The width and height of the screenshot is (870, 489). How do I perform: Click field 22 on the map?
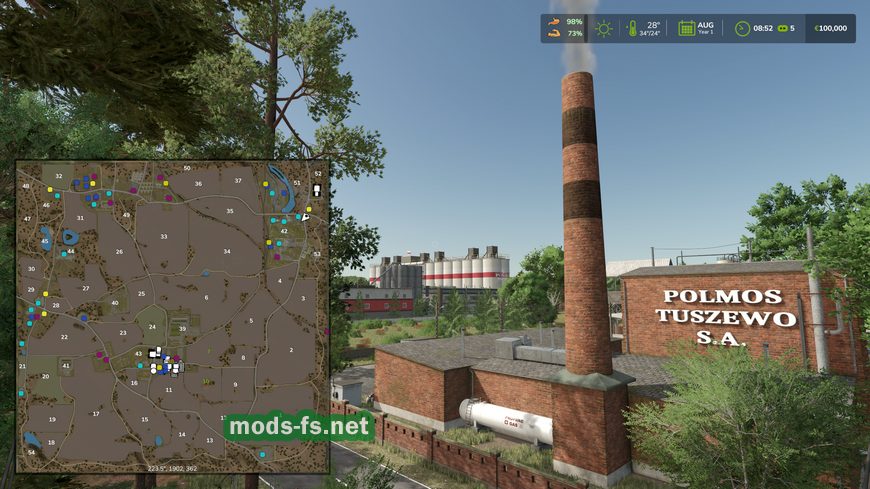click(64, 337)
